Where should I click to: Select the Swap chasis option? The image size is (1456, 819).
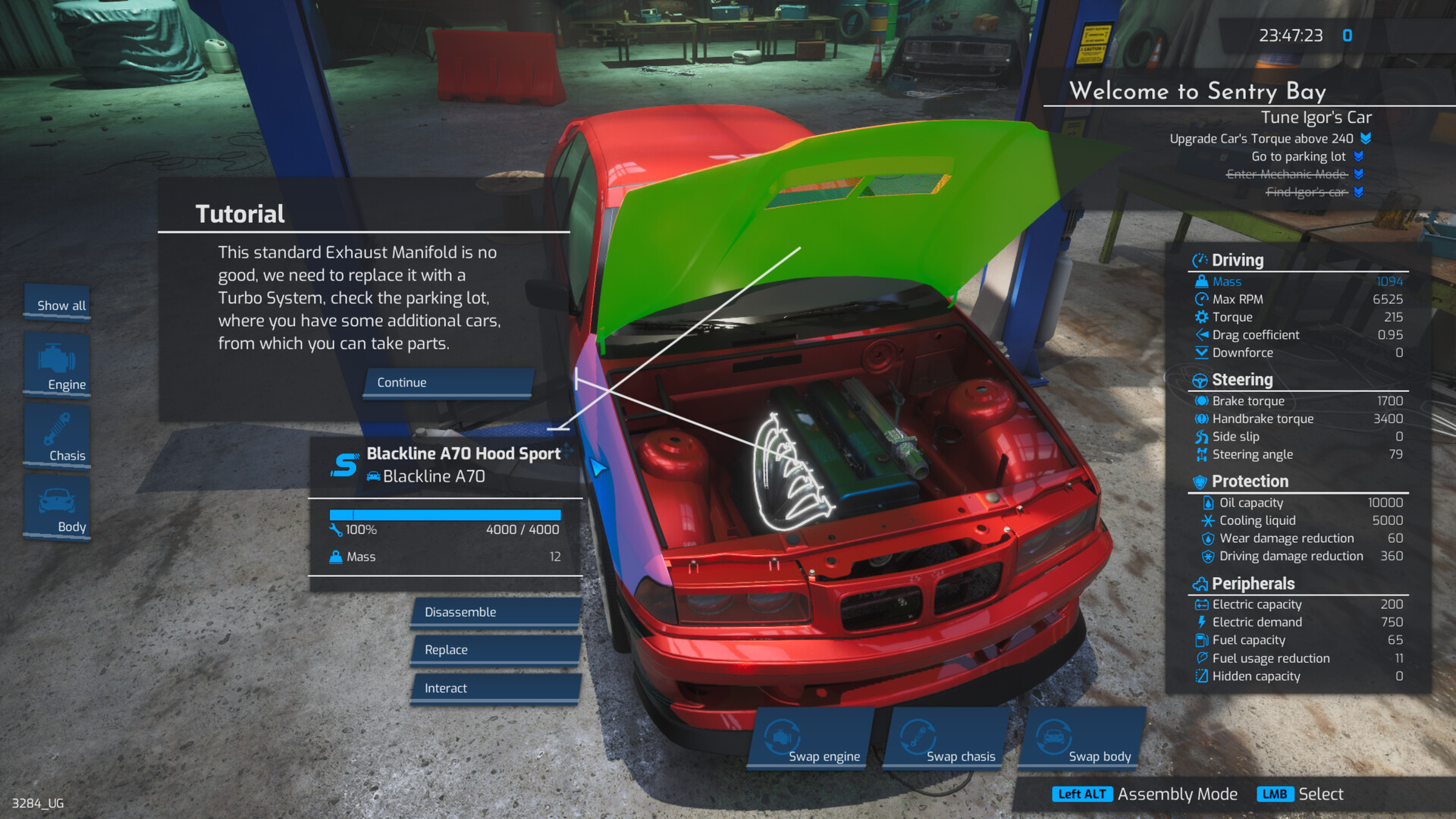(946, 739)
